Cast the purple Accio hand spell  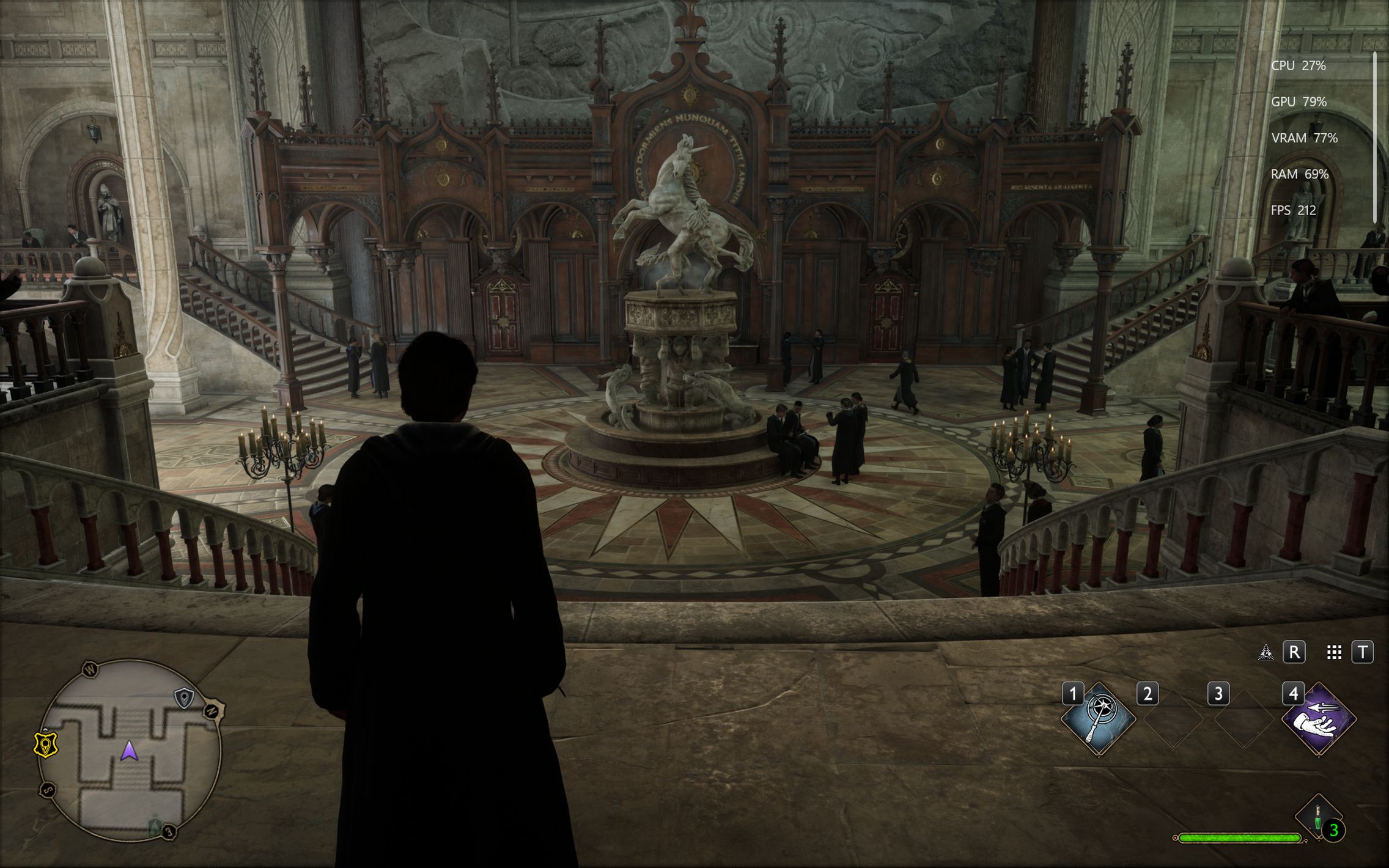1318,719
